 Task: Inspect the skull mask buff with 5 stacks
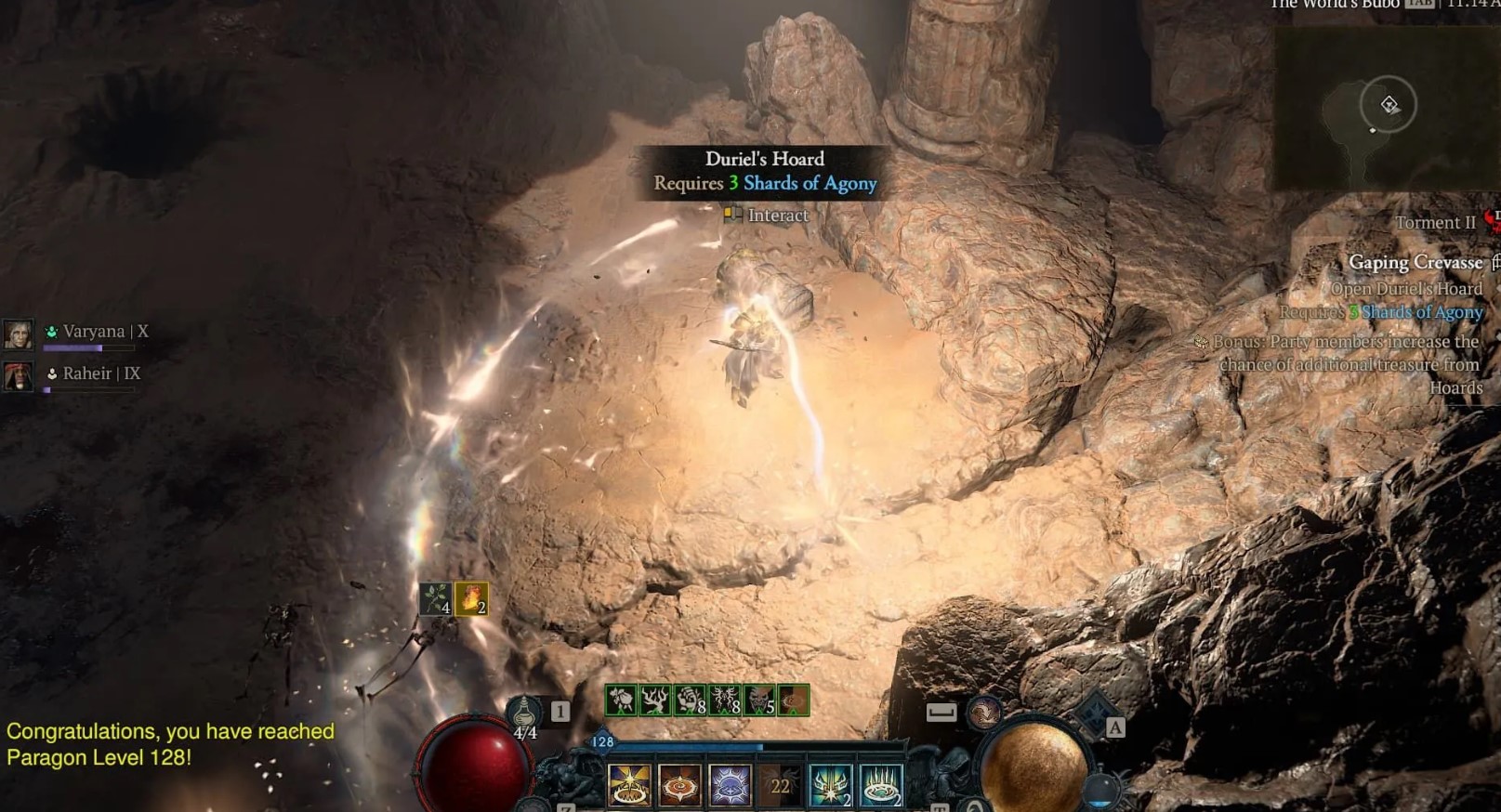[x=760, y=700]
